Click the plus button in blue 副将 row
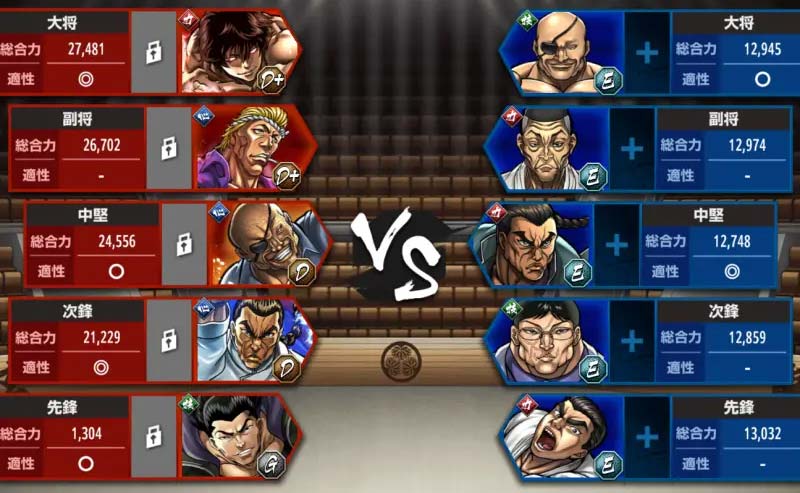The width and height of the screenshot is (800, 493). tap(632, 149)
